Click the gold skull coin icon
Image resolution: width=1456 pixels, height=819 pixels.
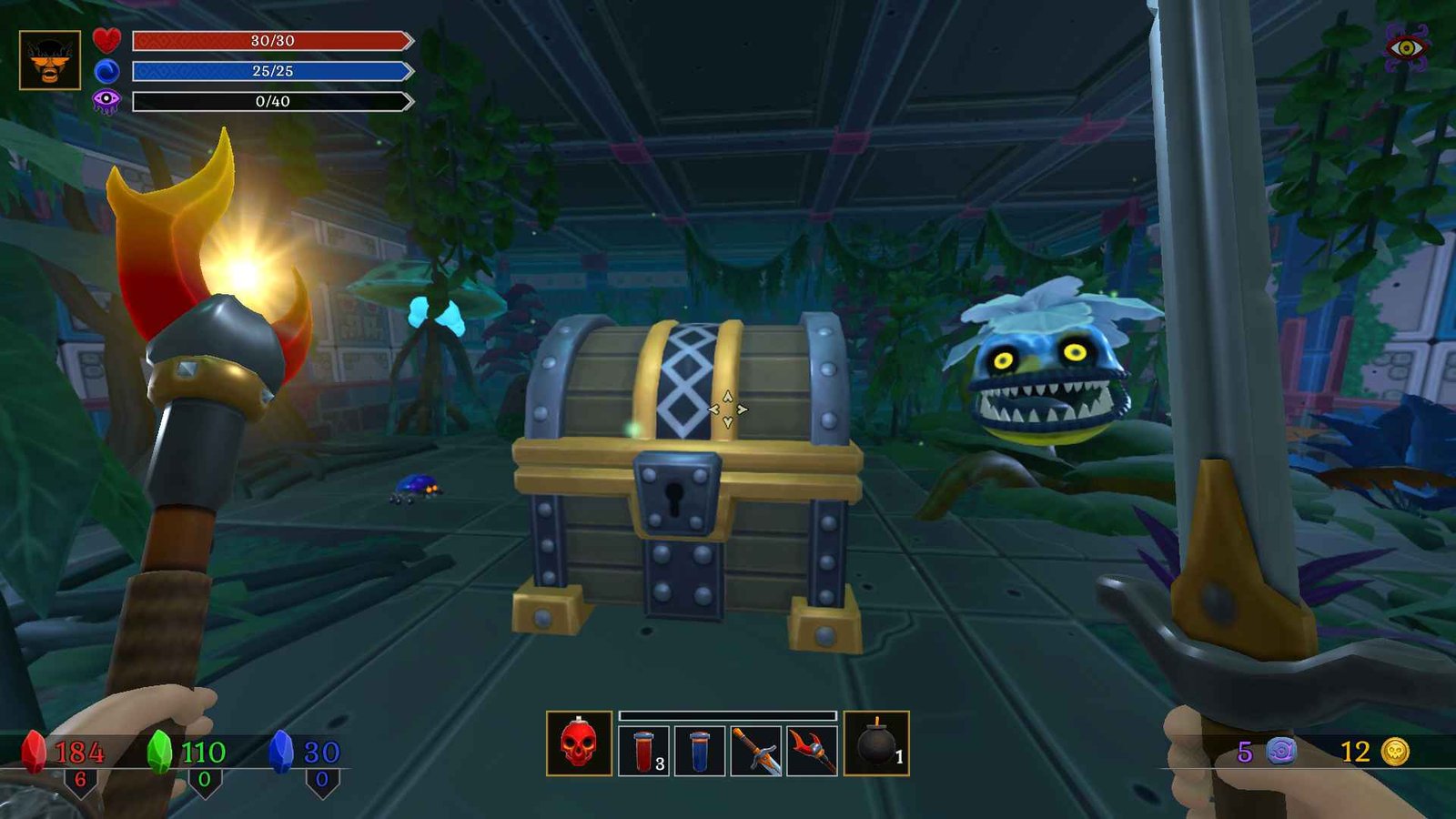1395,751
